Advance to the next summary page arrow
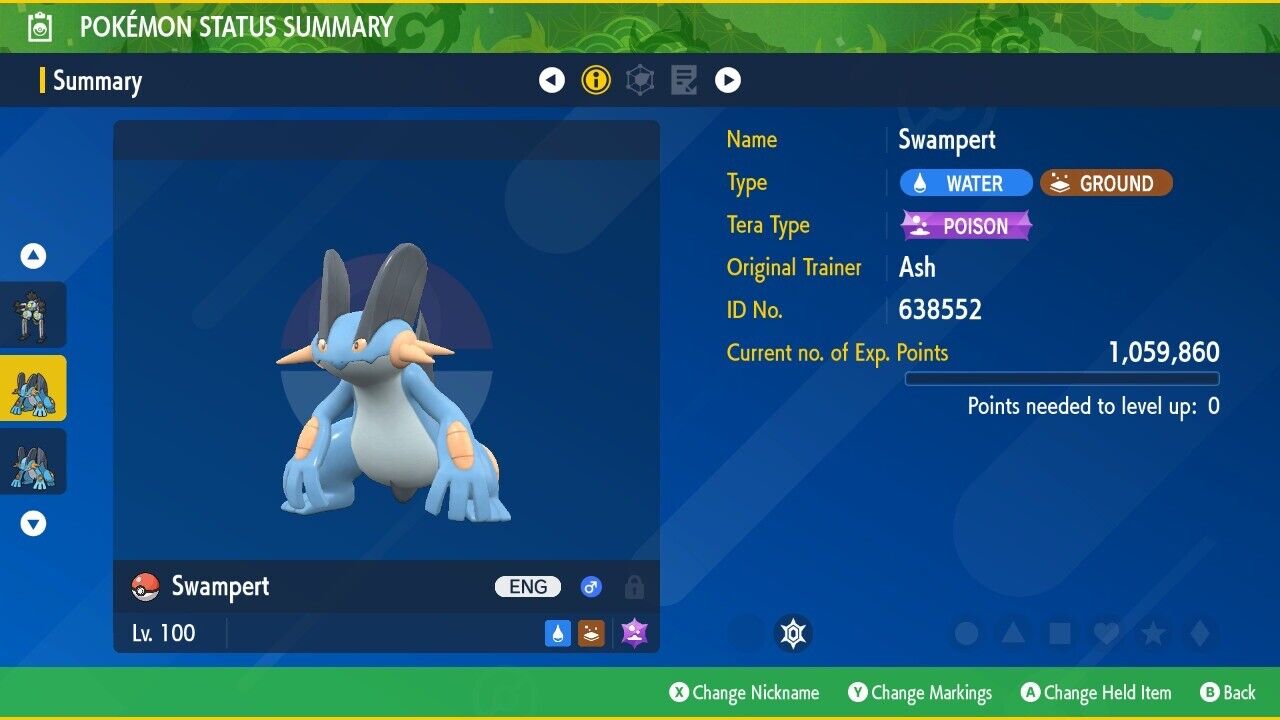The height and width of the screenshot is (720, 1280). 728,80
